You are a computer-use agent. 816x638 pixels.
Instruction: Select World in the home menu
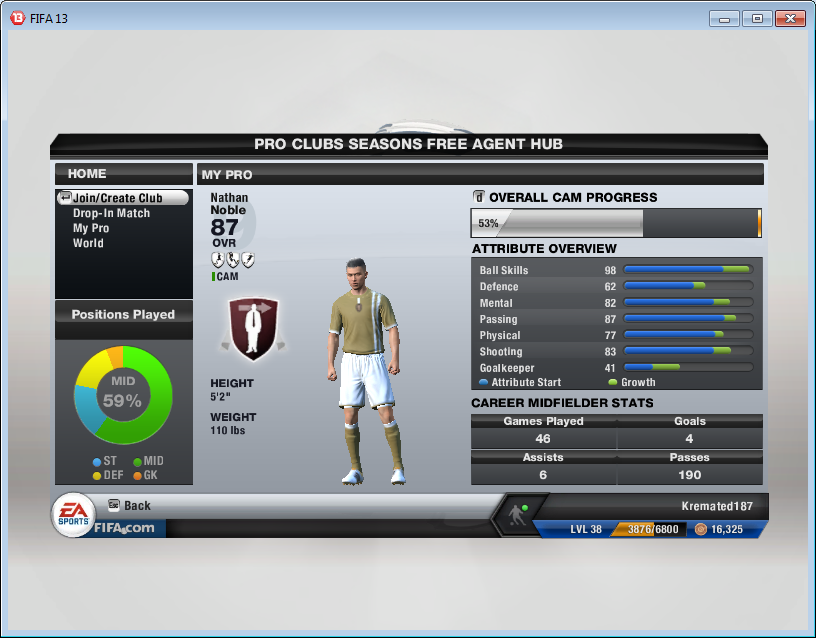click(88, 243)
